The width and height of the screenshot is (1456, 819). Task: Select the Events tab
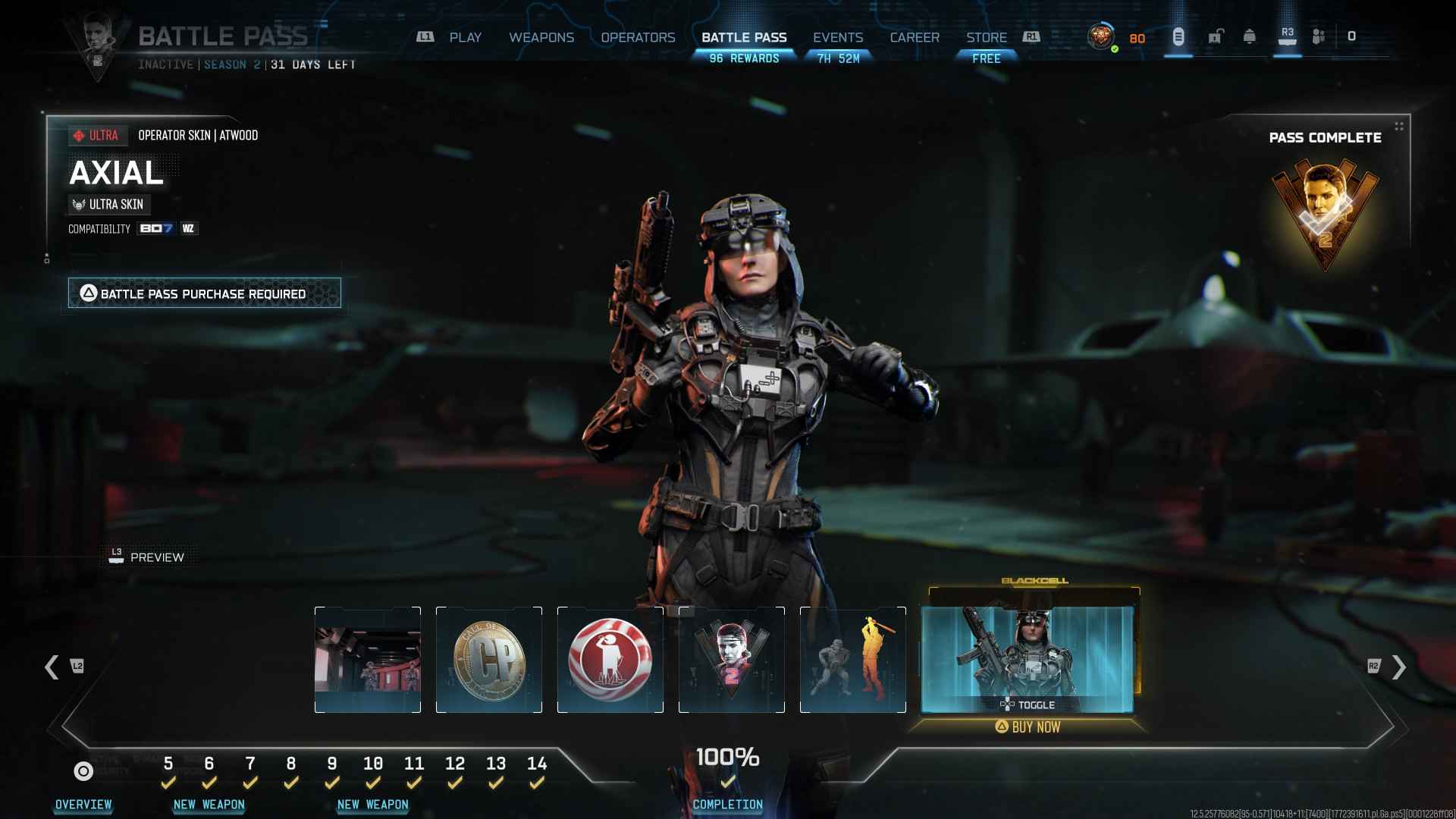[x=838, y=37]
